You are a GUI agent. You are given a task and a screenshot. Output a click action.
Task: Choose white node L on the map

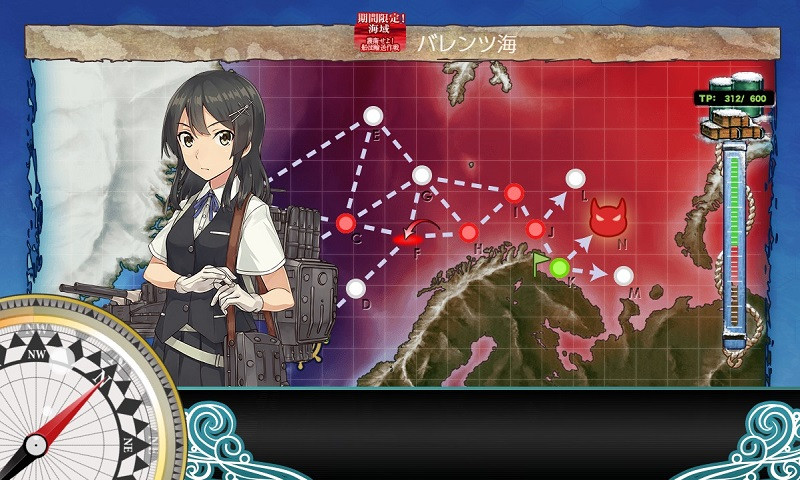[x=575, y=179]
